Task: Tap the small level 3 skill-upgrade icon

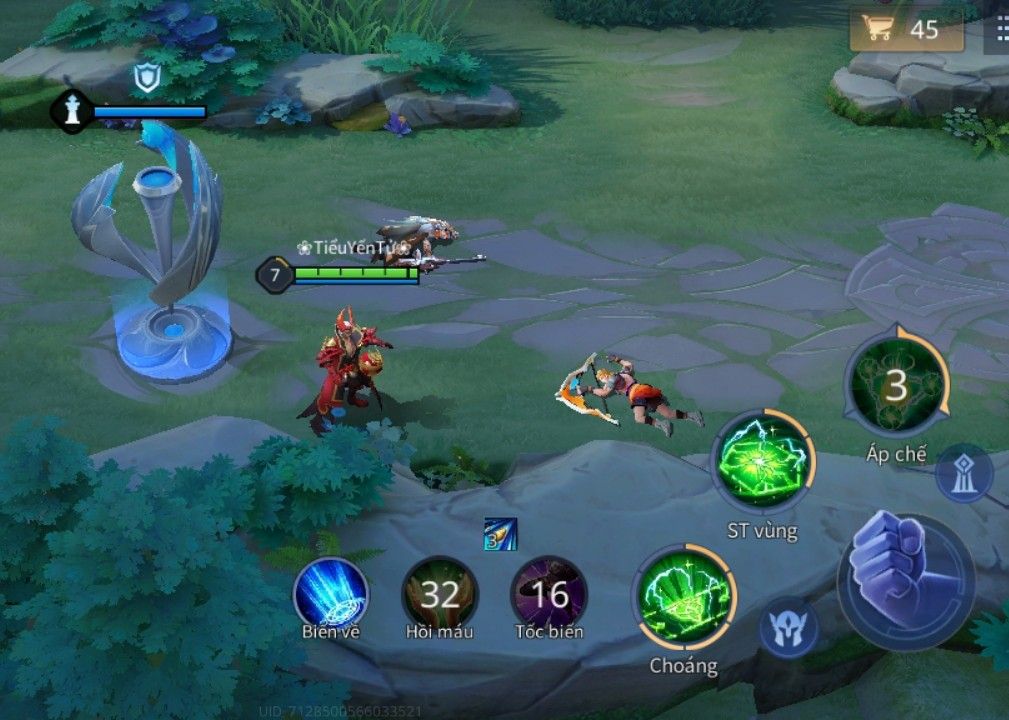Action: (500, 535)
